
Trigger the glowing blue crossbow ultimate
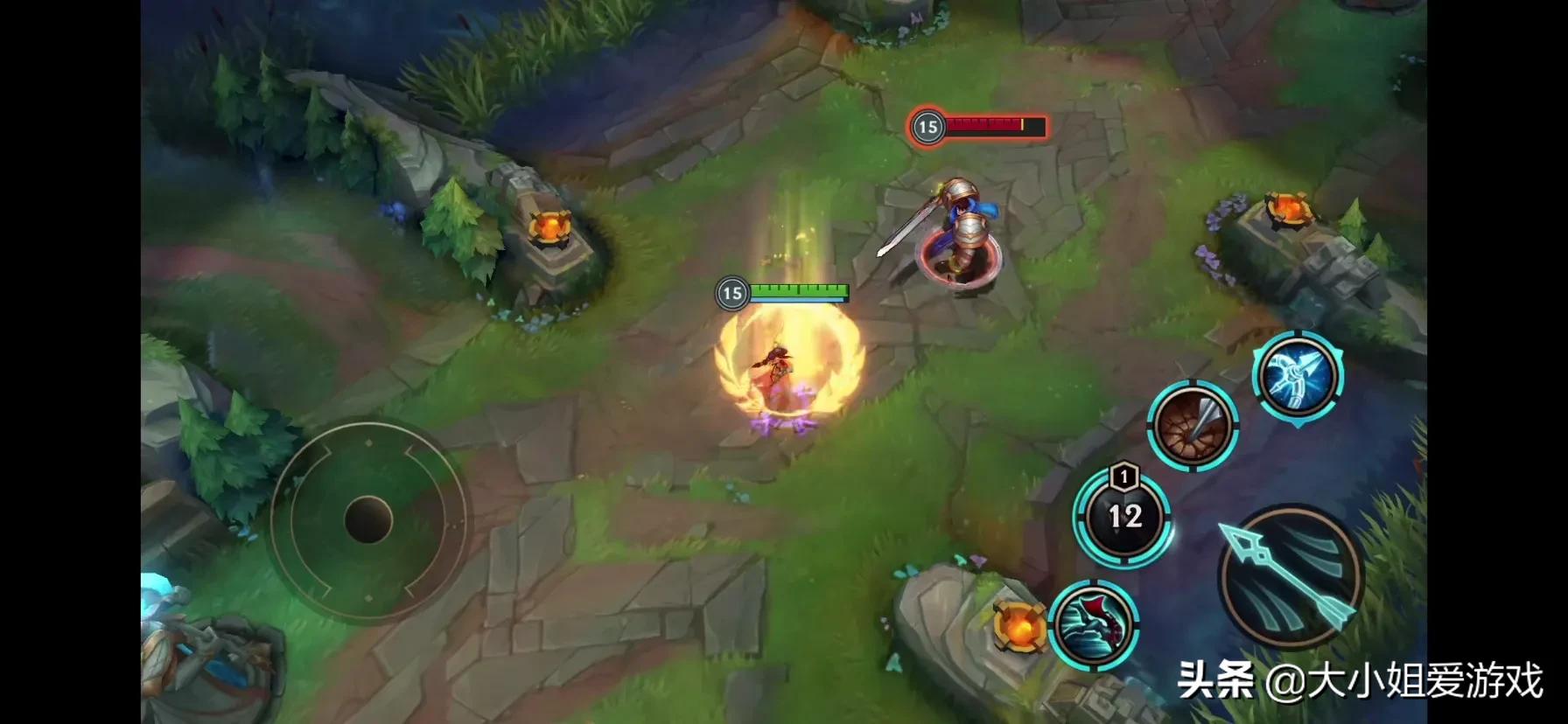click(1298, 377)
